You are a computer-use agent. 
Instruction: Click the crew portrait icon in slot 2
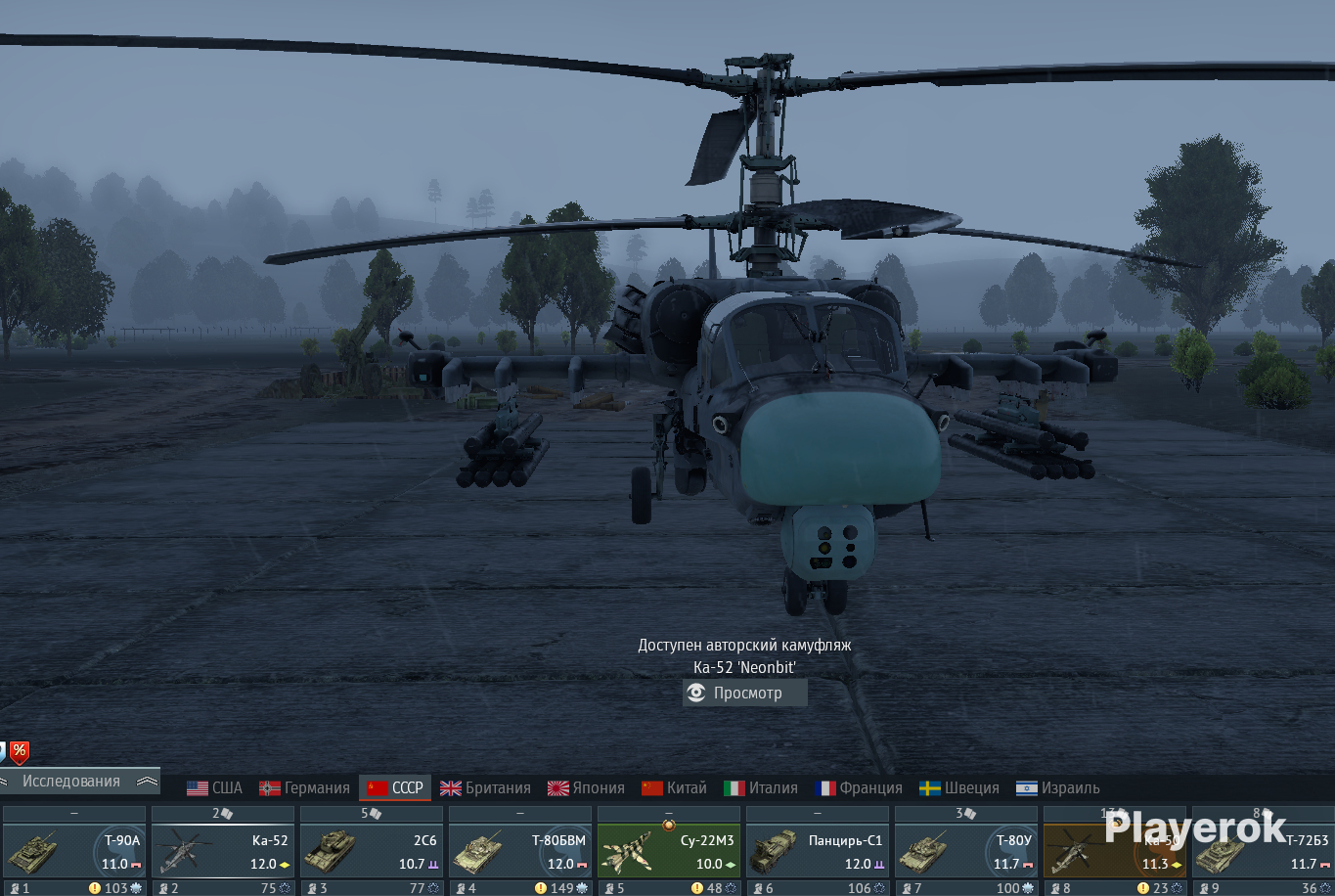point(162,888)
